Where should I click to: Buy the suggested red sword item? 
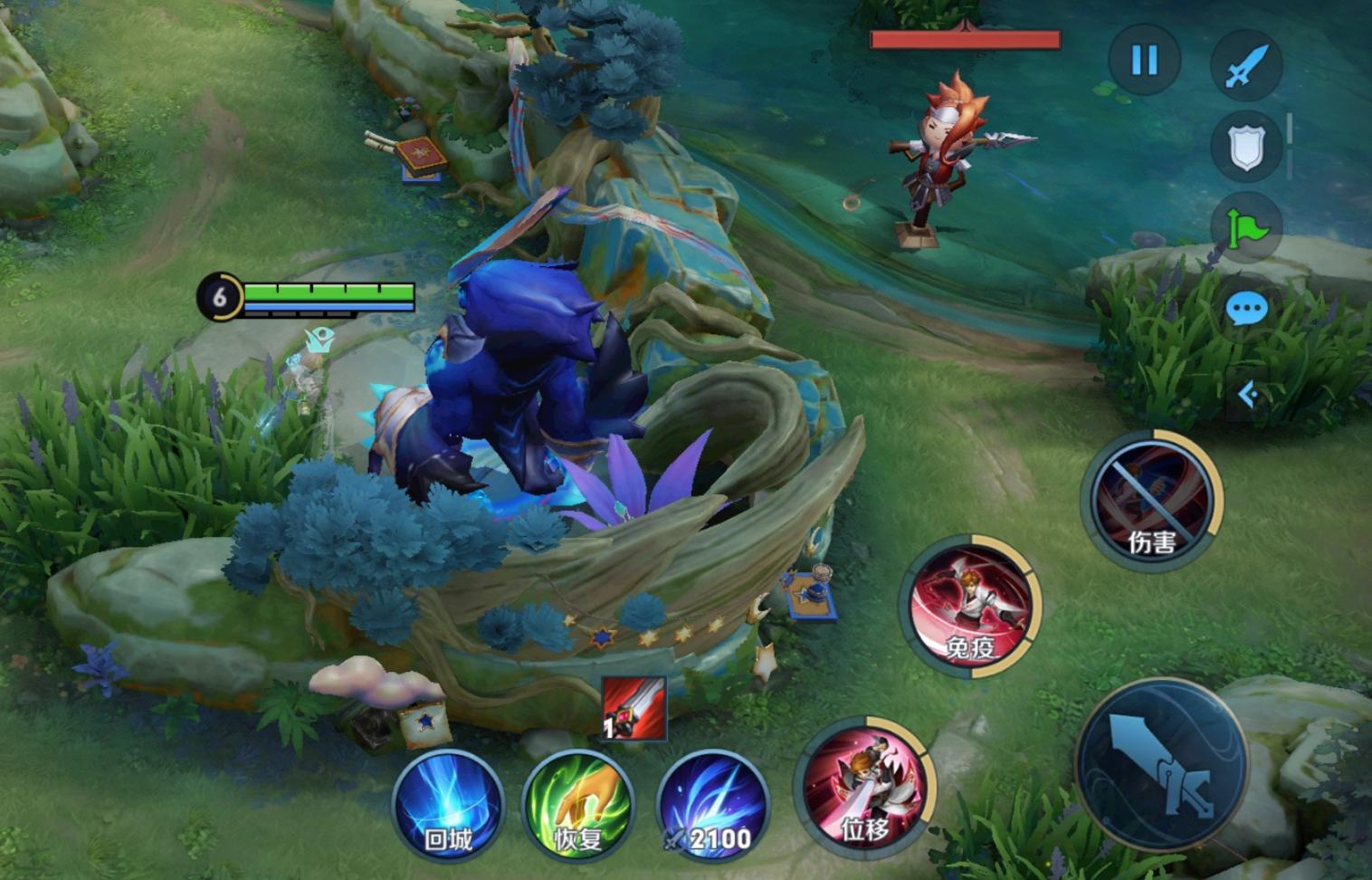(x=634, y=709)
